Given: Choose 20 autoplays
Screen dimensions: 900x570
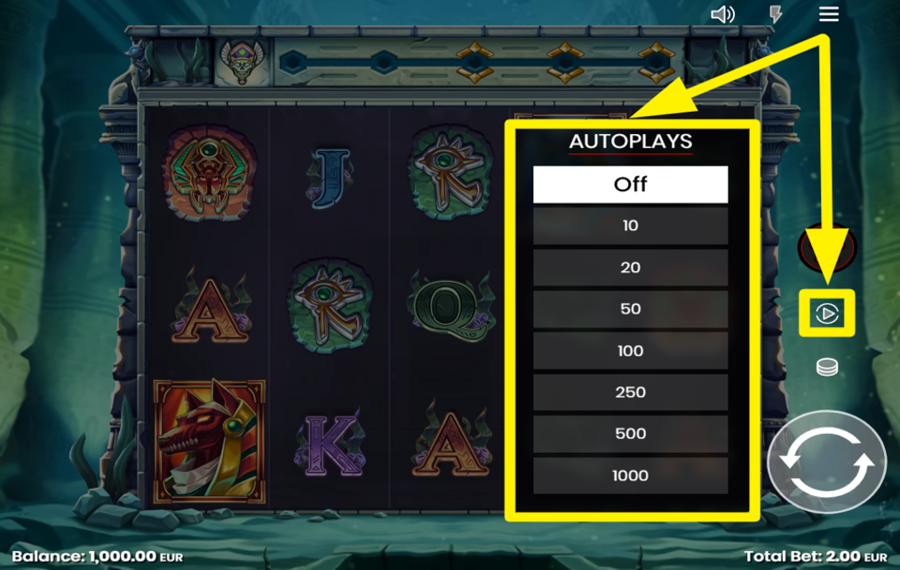Looking at the screenshot, I should click(630, 268).
